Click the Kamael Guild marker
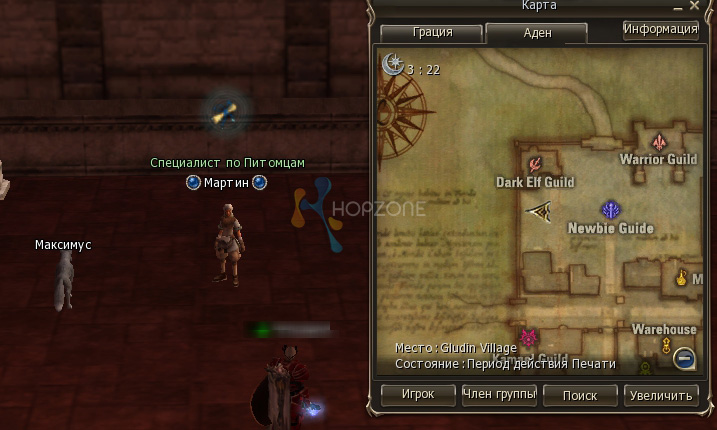The image size is (717, 430). point(529,338)
